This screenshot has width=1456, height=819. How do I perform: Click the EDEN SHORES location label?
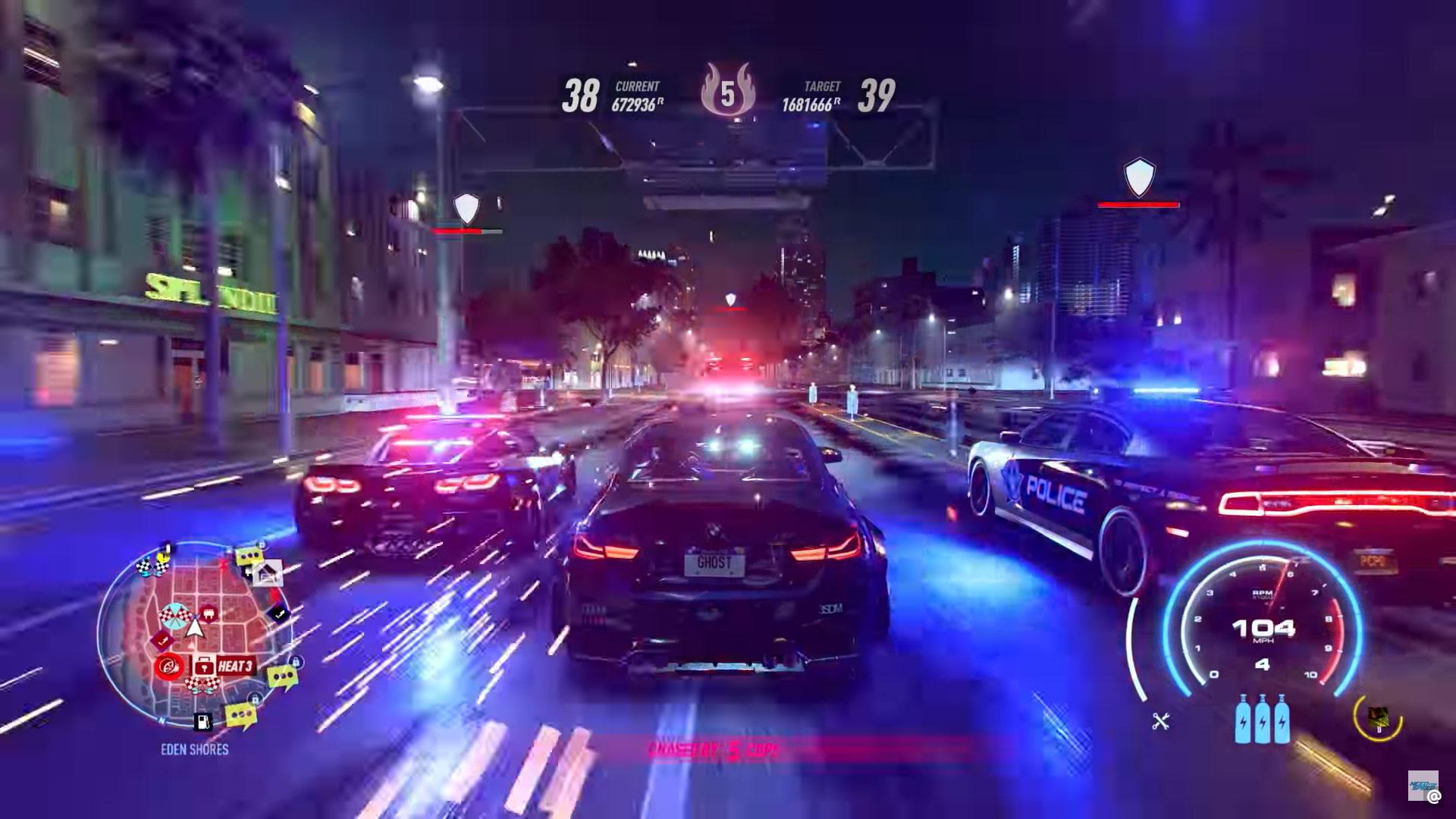(194, 748)
